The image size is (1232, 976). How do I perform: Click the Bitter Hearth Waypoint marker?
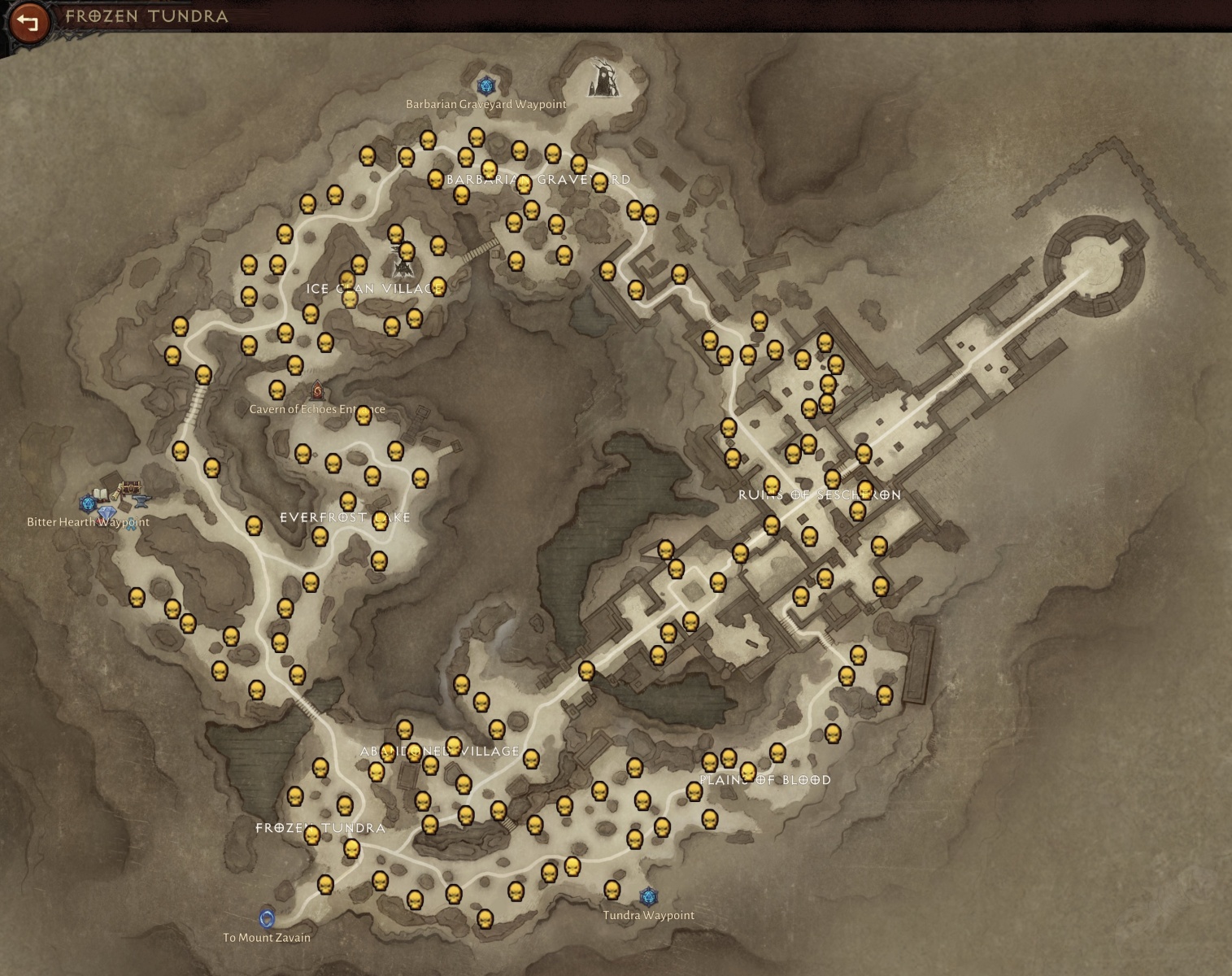click(88, 504)
